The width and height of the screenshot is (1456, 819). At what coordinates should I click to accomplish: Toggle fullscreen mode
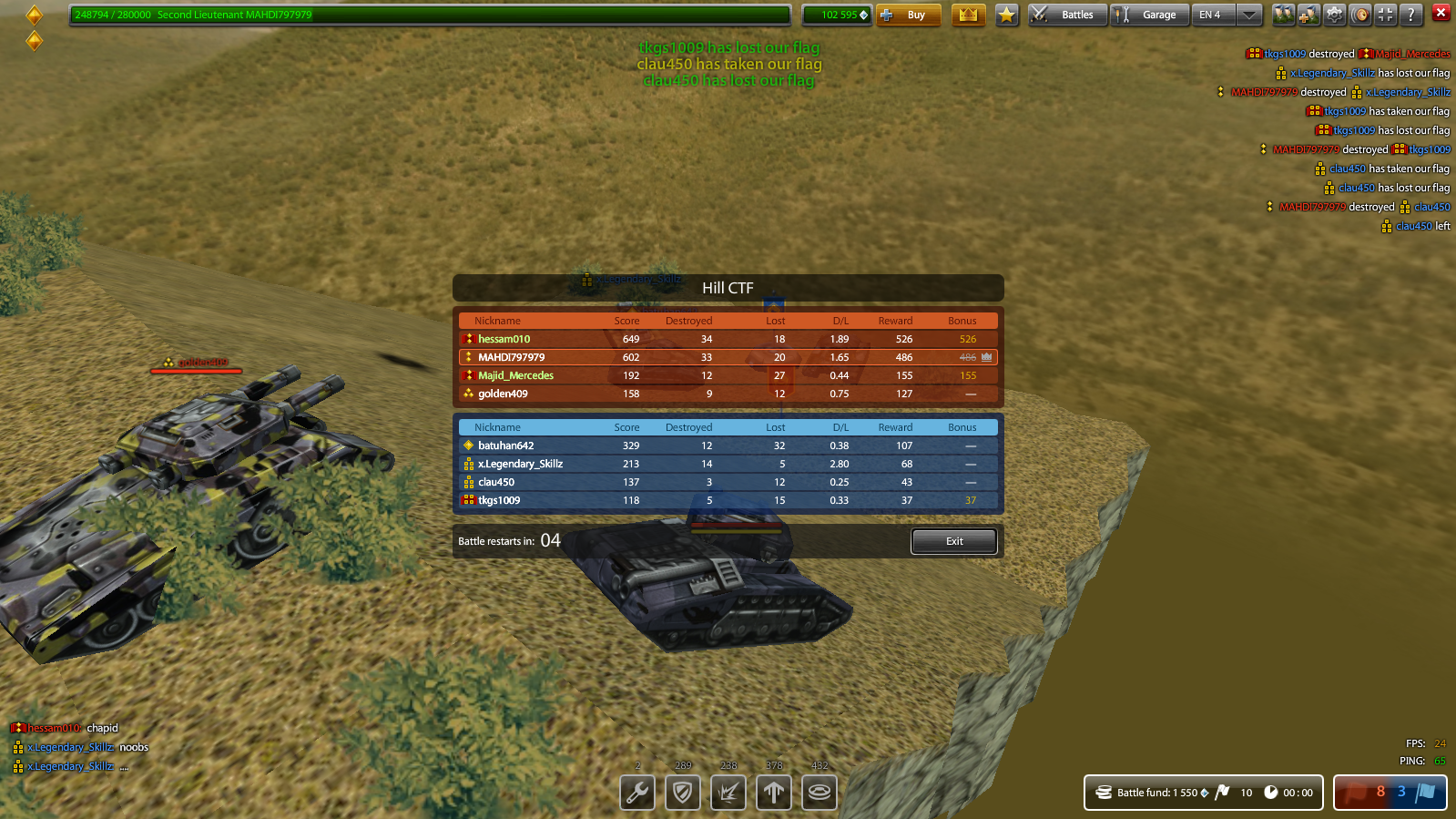point(1385,14)
